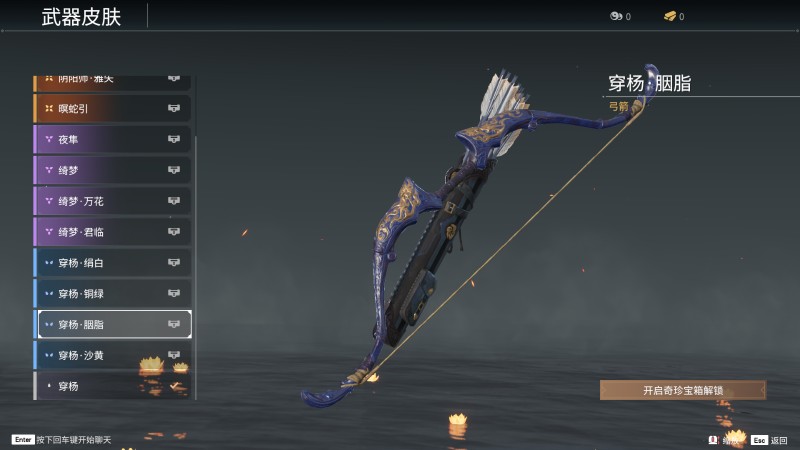Viewport: 800px width, 450px height.
Task: Select the 穿杨·胭脂 skin entry
Action: click(113, 324)
